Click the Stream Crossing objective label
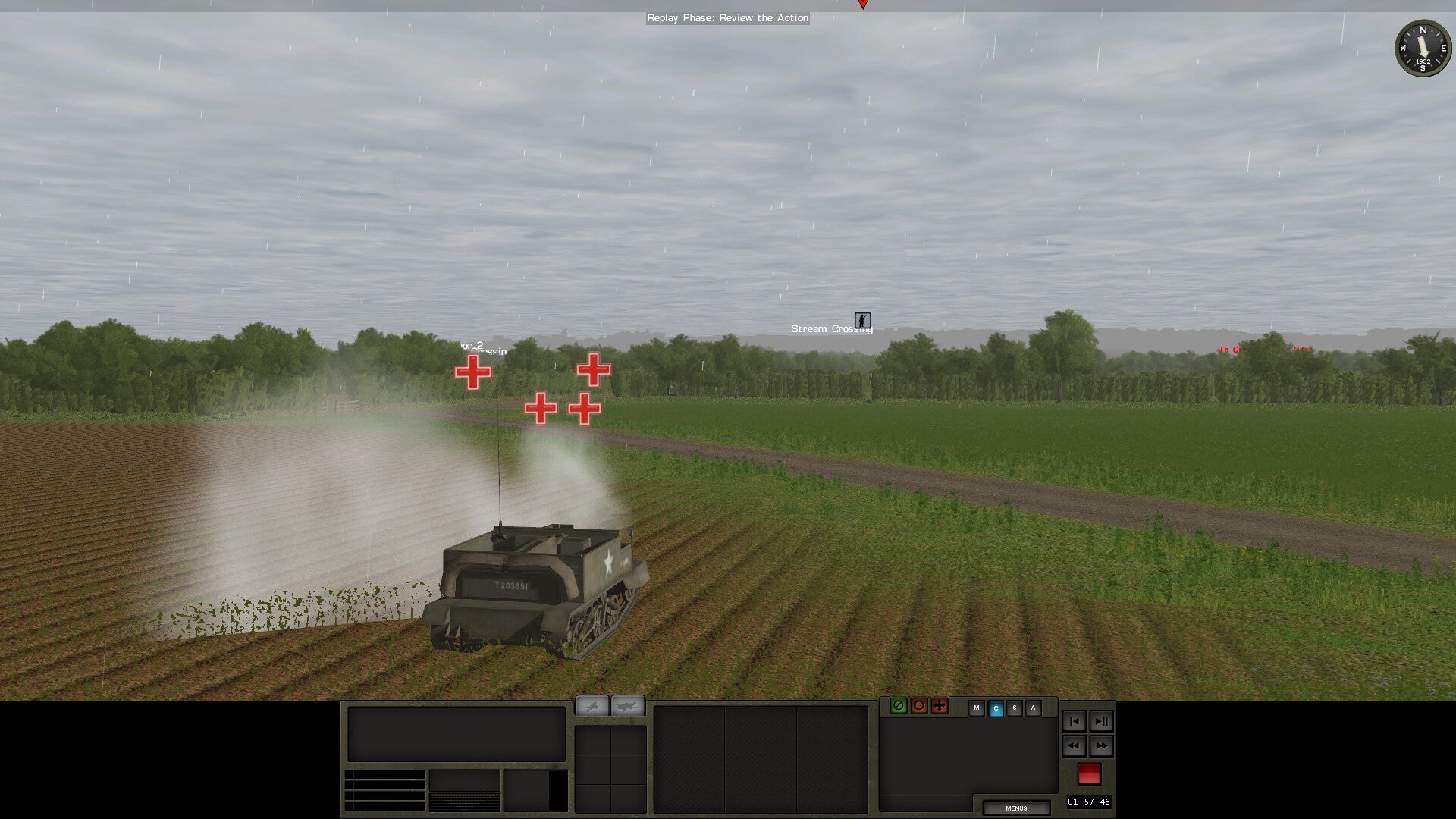The width and height of the screenshot is (1456, 819). [830, 329]
